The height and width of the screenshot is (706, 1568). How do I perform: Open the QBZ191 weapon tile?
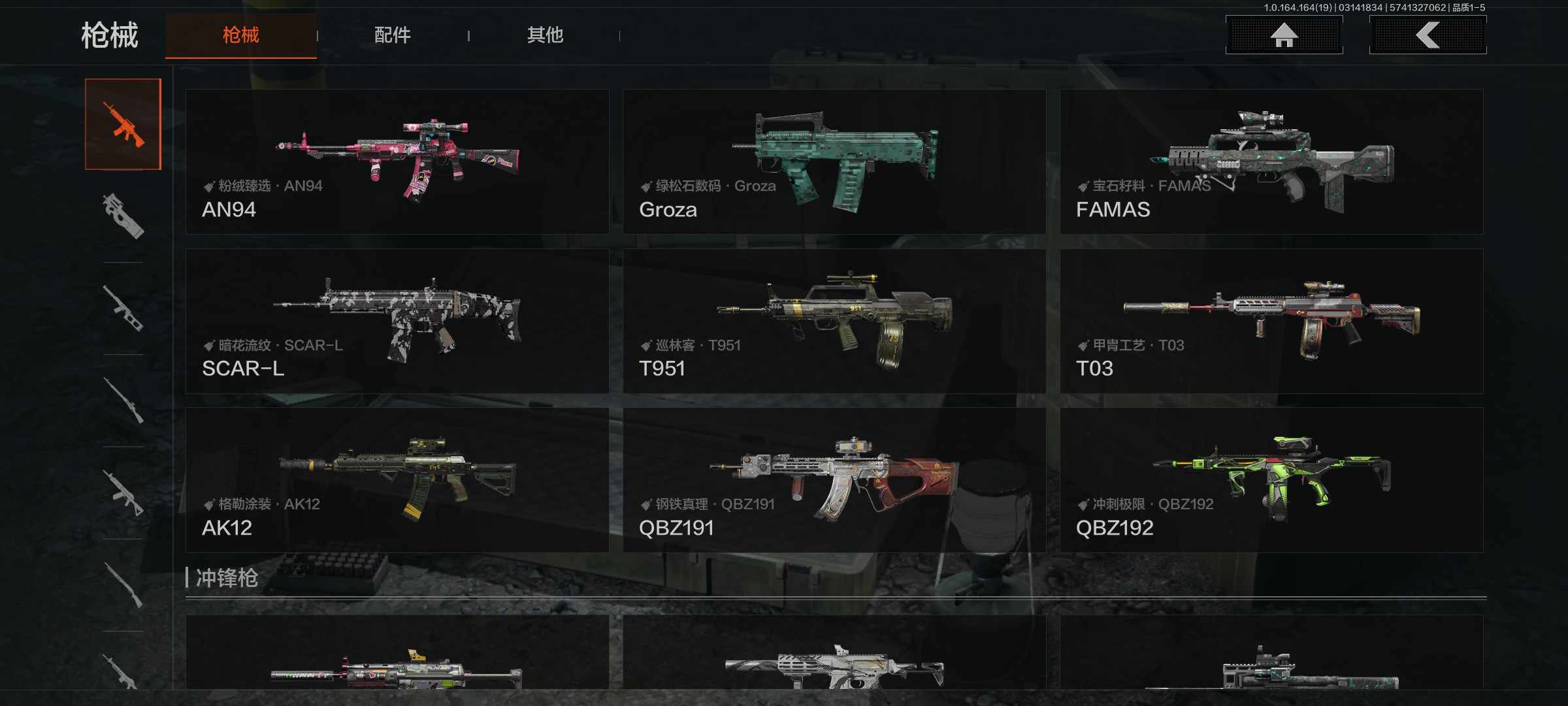pyautogui.click(x=834, y=480)
